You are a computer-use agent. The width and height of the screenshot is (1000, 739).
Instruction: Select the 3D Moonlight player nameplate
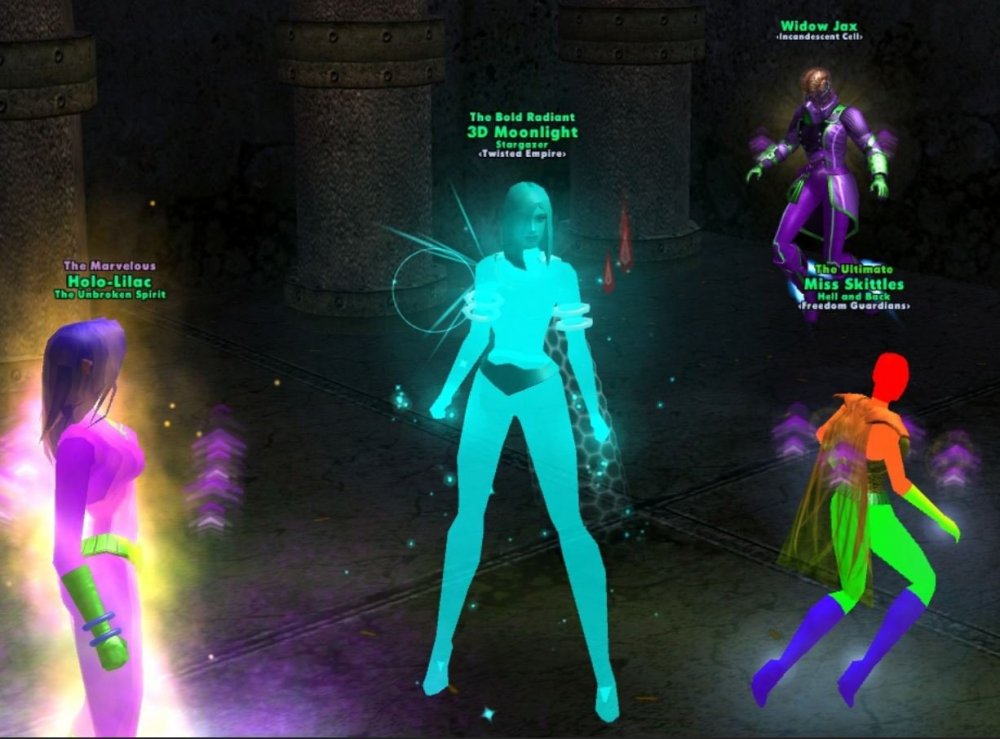pos(522,132)
